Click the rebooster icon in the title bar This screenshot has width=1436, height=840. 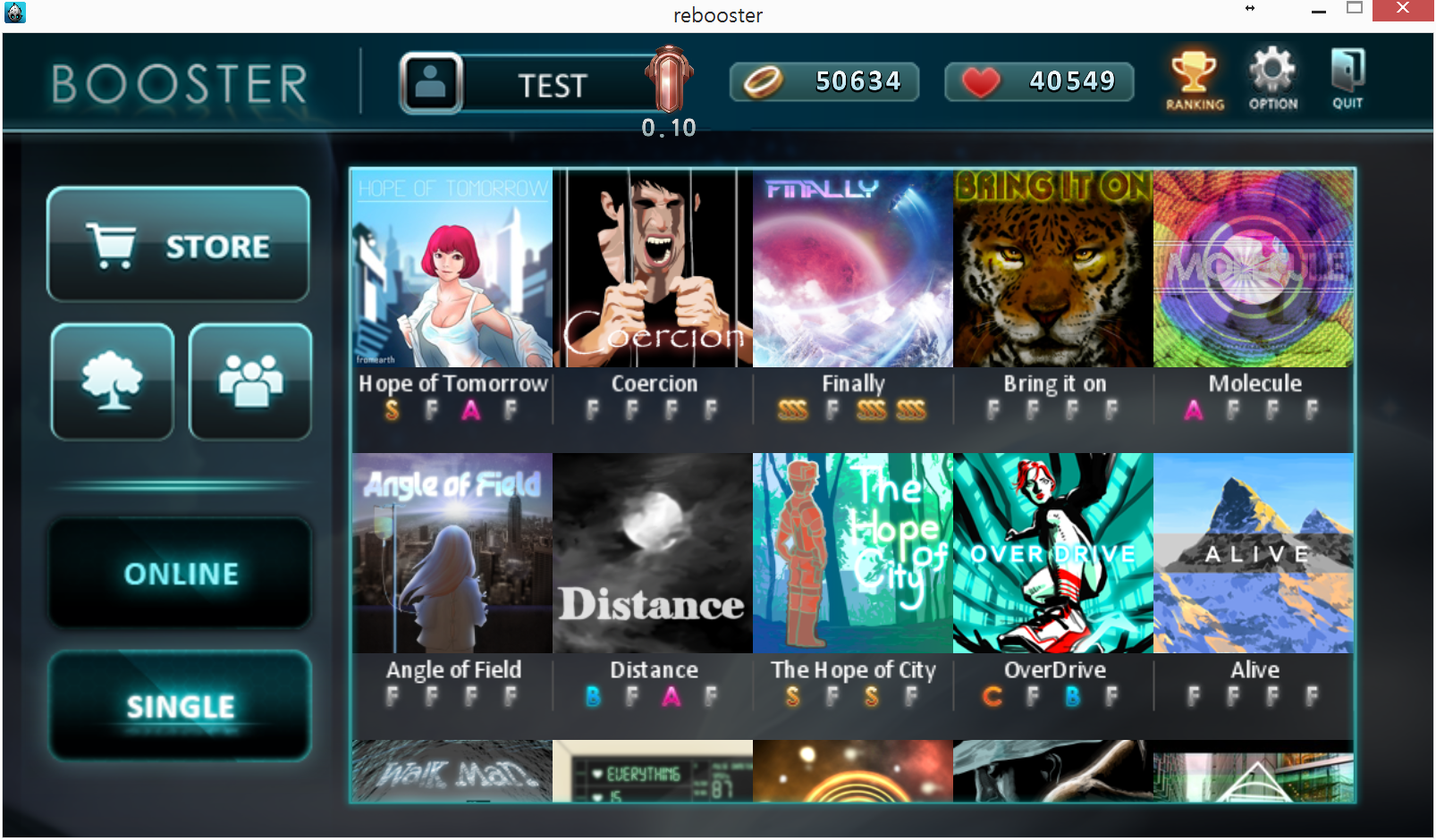[x=14, y=13]
